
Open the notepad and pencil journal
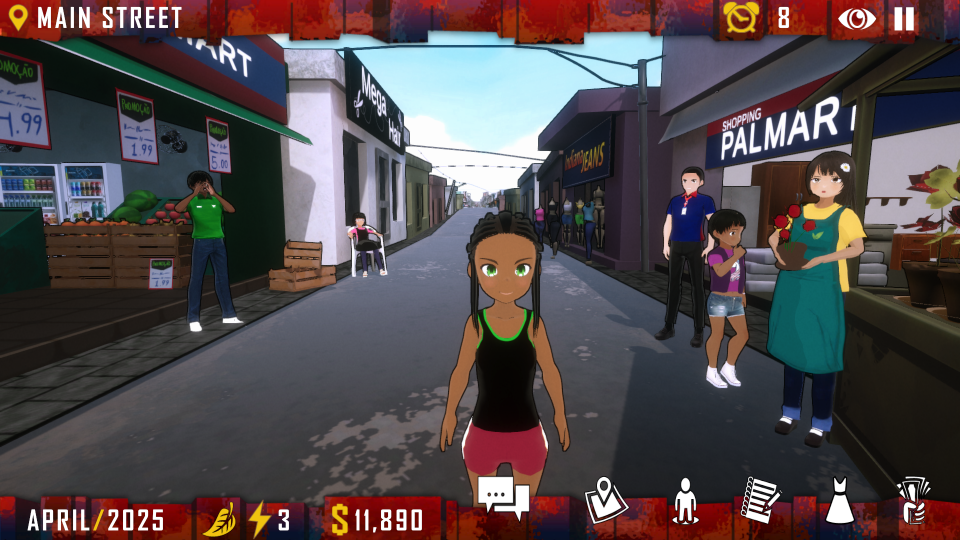pos(761,499)
